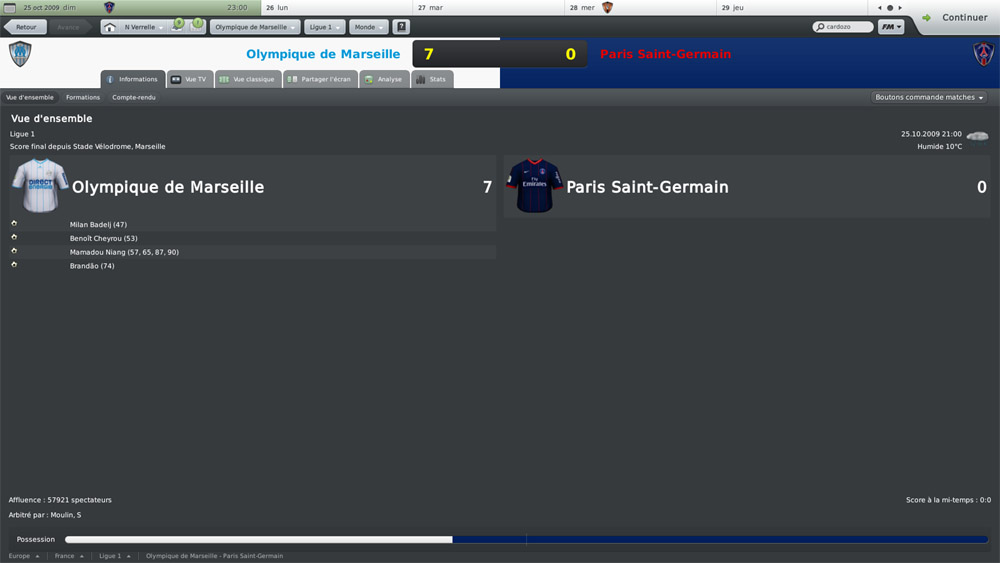The width and height of the screenshot is (1000, 563).
Task: Switch to the Vue TV tab
Action: pos(190,79)
